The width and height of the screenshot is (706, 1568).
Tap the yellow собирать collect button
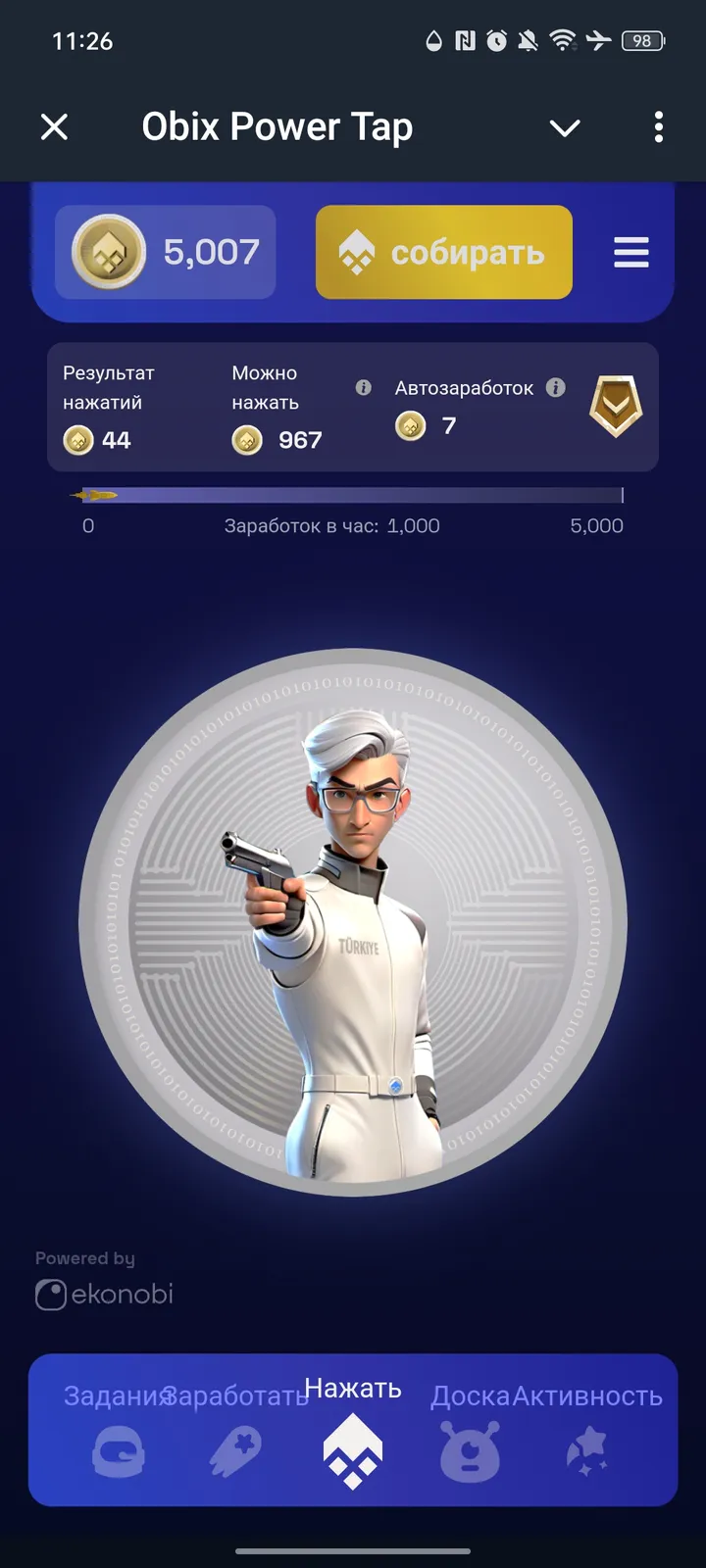(443, 252)
